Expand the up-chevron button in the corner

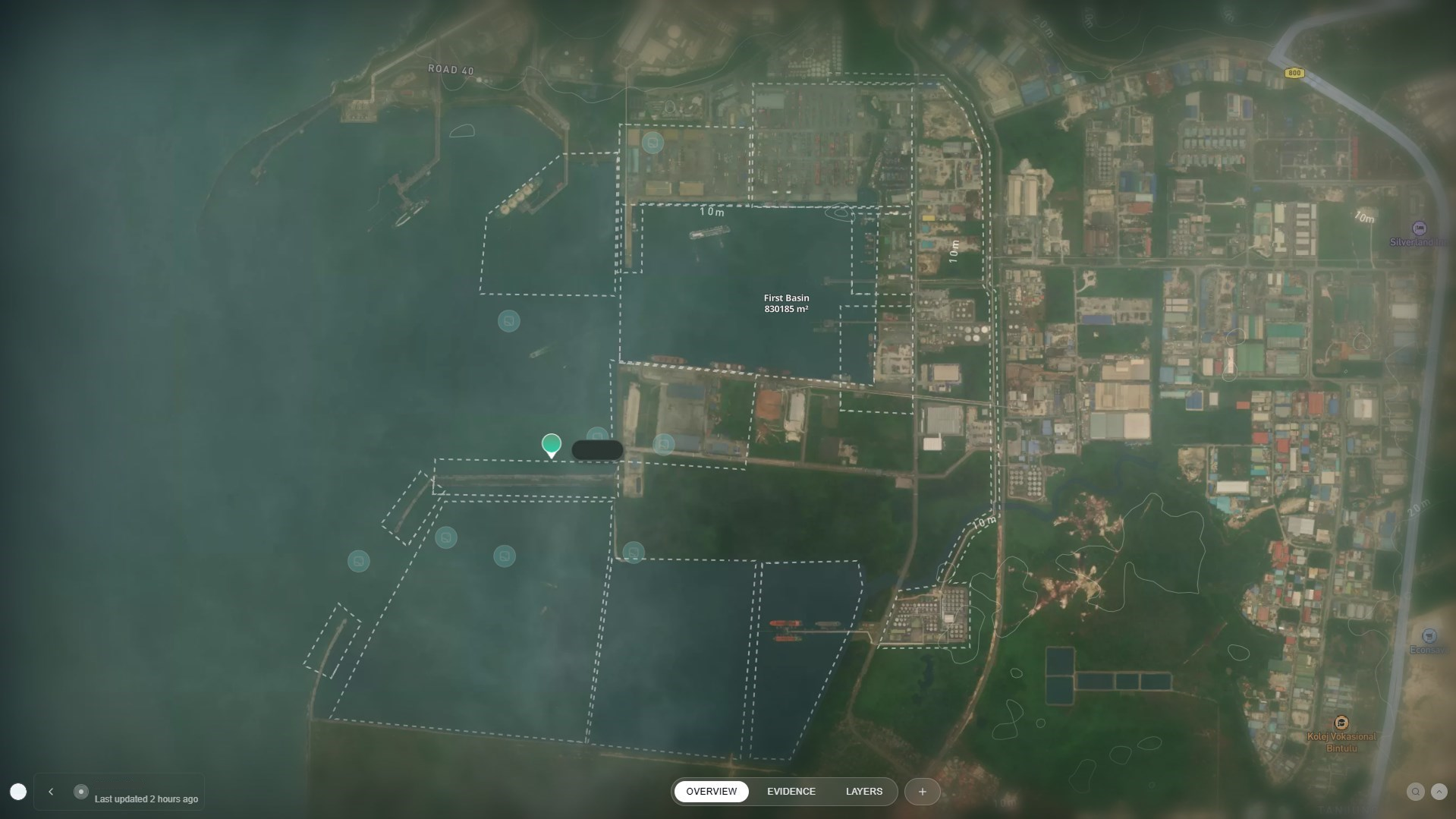tap(1439, 792)
